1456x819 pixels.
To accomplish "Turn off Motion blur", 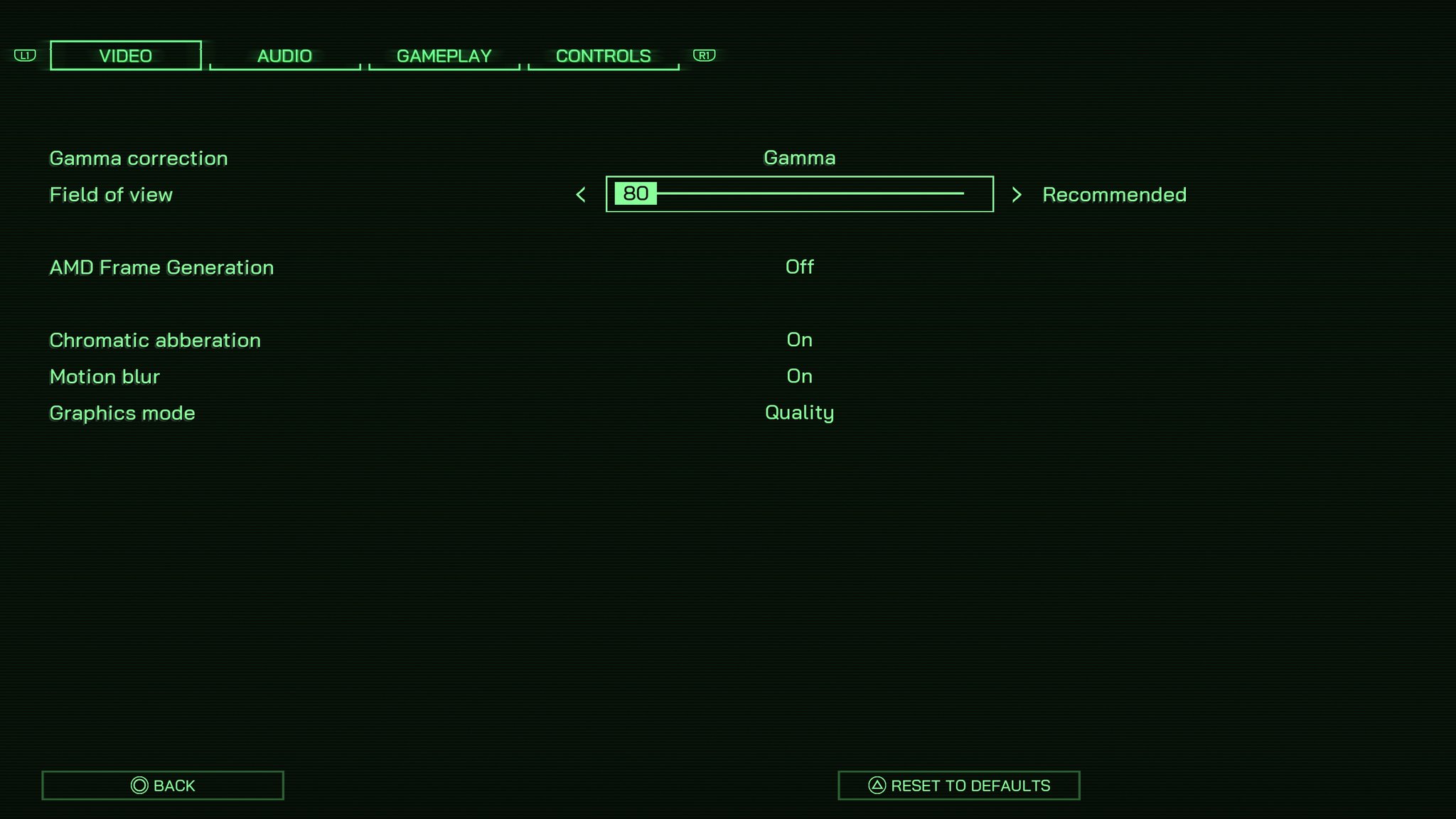I will point(799,376).
